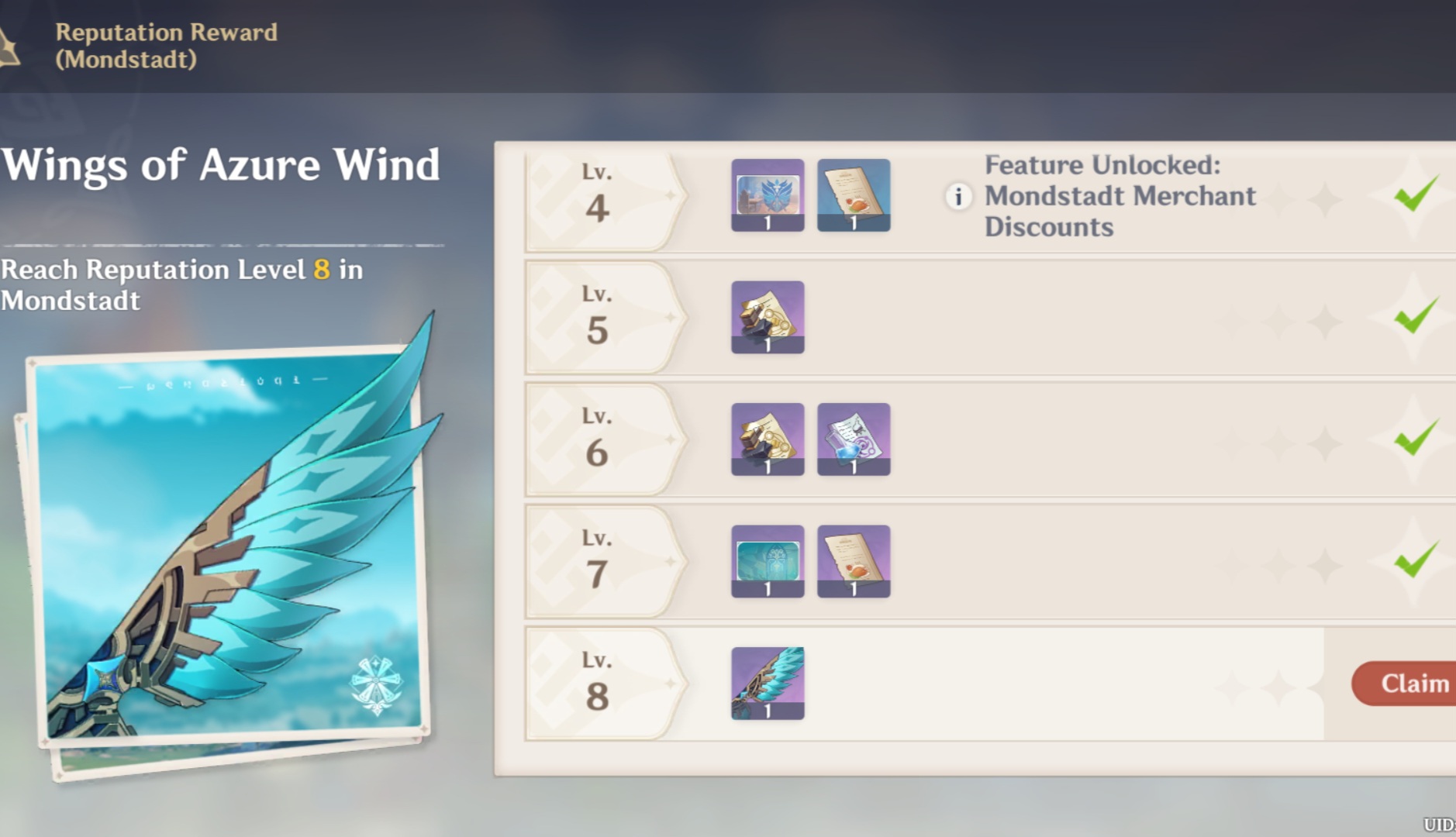Screen dimensions: 1456x837
Task: Inspect the Lv.6 Anemo Sigil reward item
Action: click(x=767, y=439)
